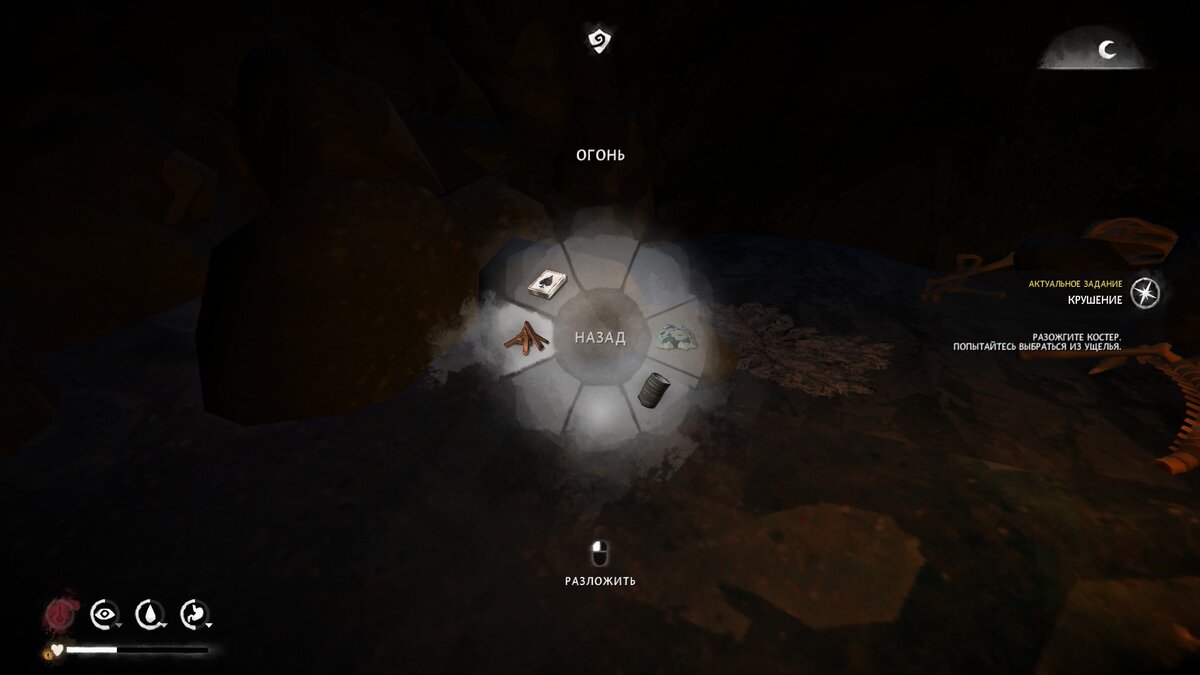Choose the matchbox with spade emblem
The width and height of the screenshot is (1200, 675).
click(546, 285)
